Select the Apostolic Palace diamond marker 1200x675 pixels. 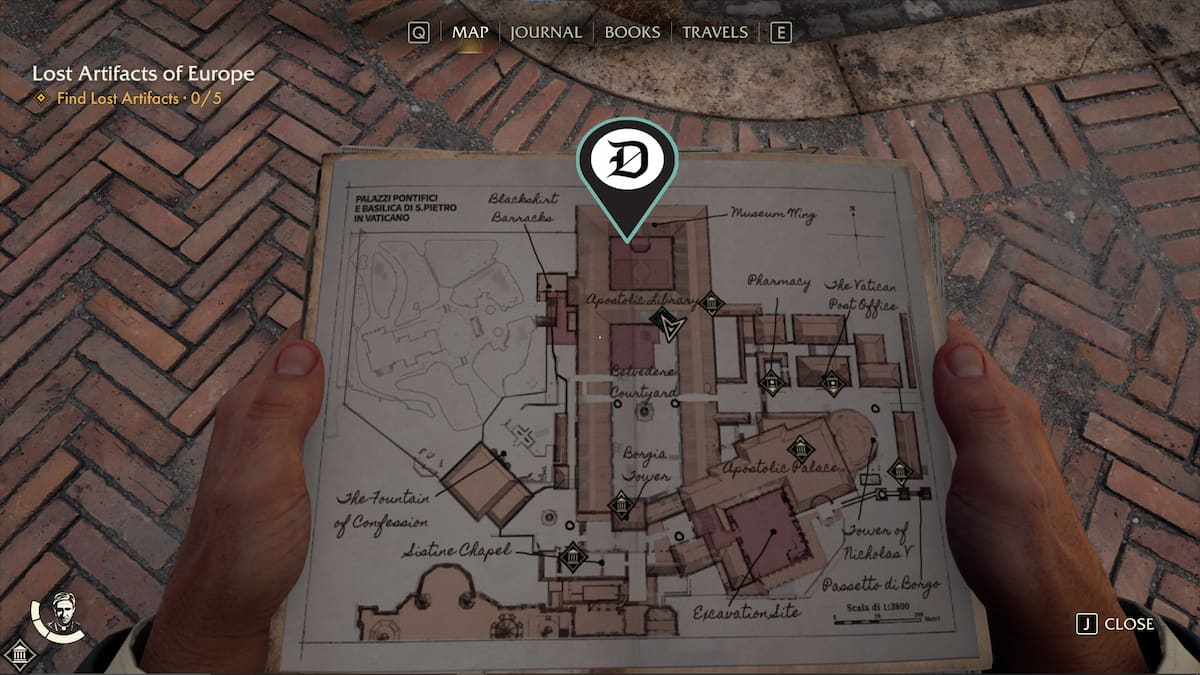(x=799, y=449)
